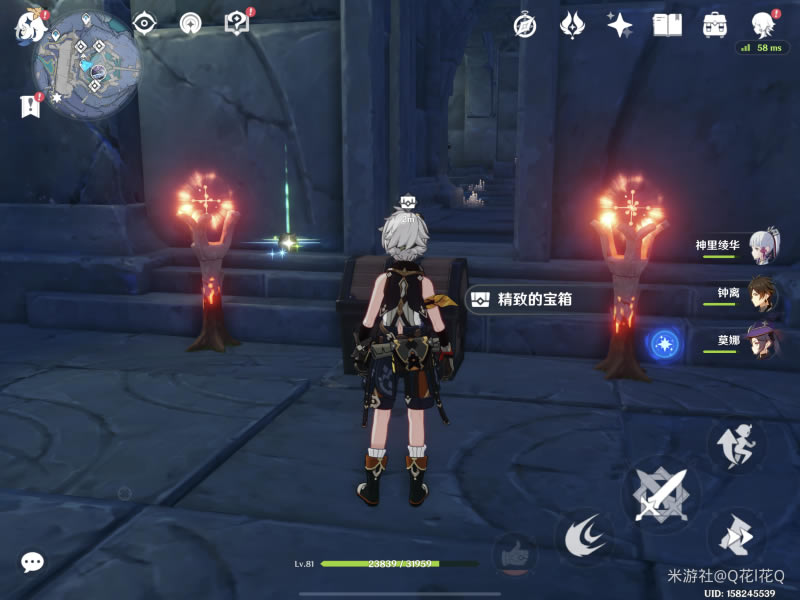800x600 pixels.
Task: Open the chat speech bubble
Action: [32, 562]
